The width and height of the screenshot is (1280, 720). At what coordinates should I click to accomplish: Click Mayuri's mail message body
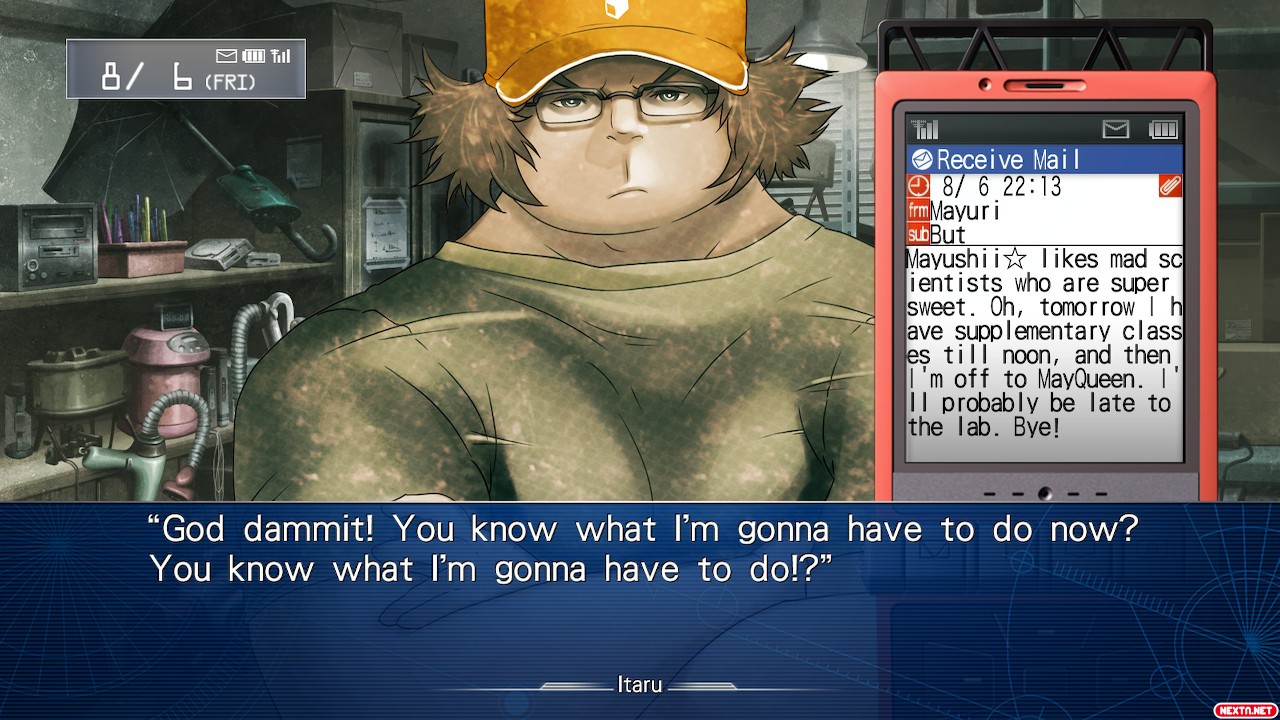[x=1044, y=343]
